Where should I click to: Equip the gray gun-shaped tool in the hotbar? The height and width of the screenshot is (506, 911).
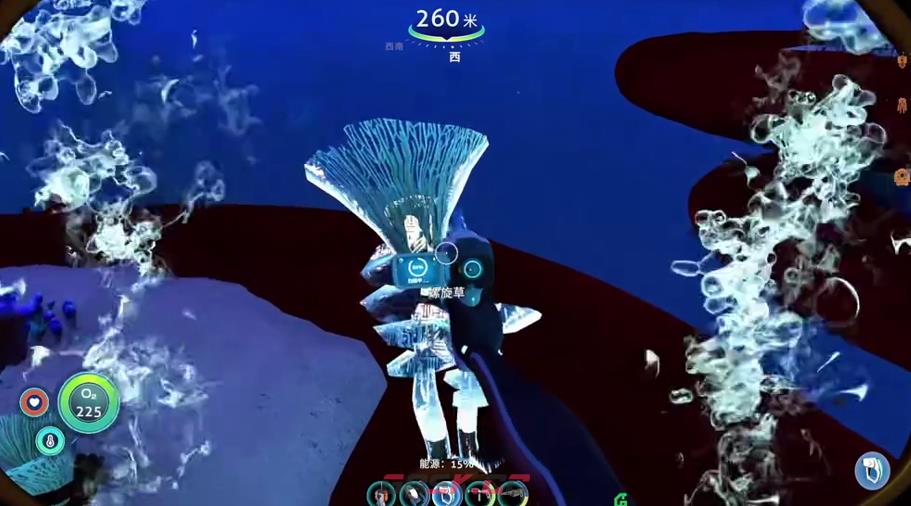(513, 494)
